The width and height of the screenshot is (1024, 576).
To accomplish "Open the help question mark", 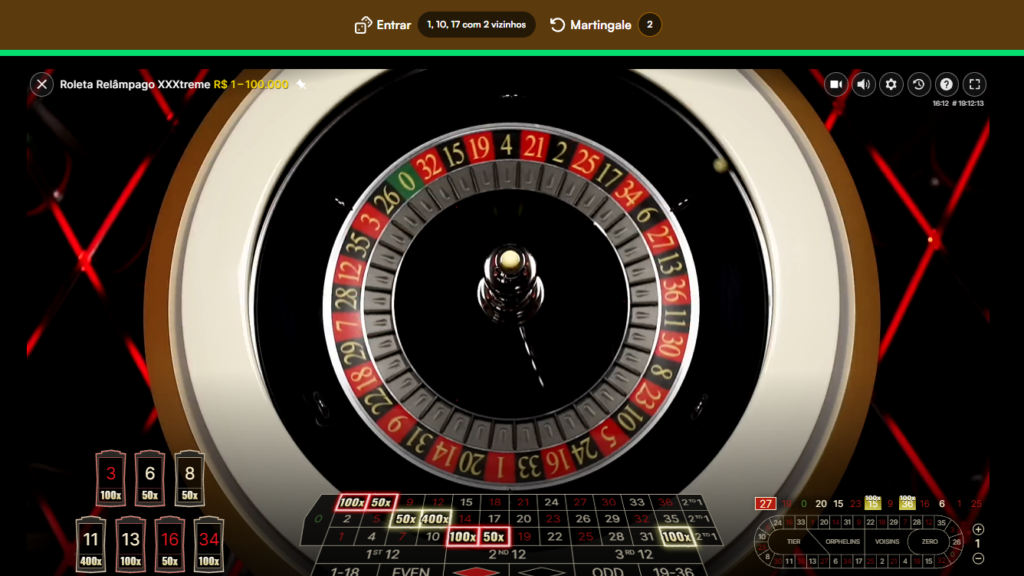I will pos(946,85).
